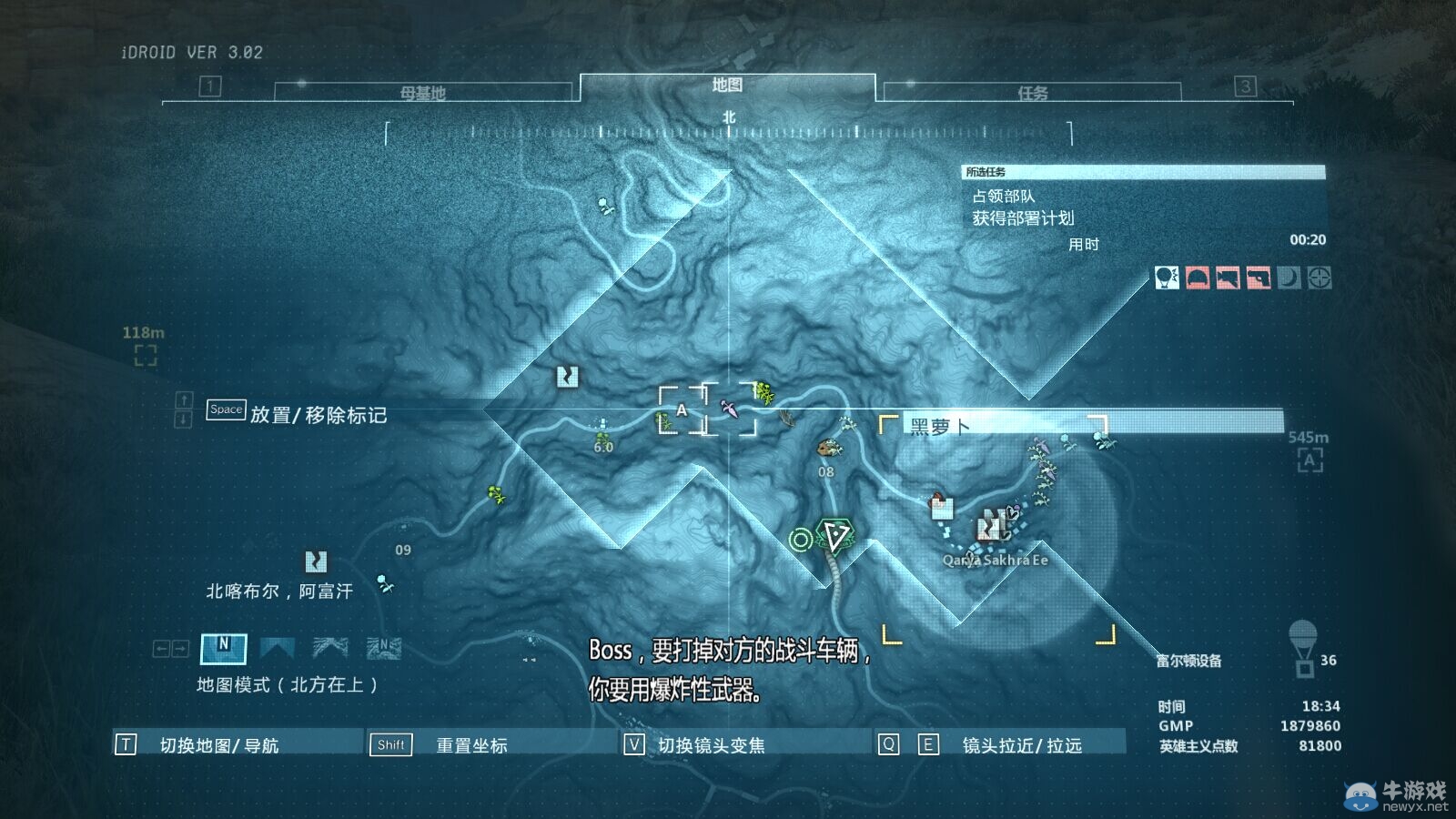Select the crosshair targeting icon

pyautogui.click(x=1318, y=278)
